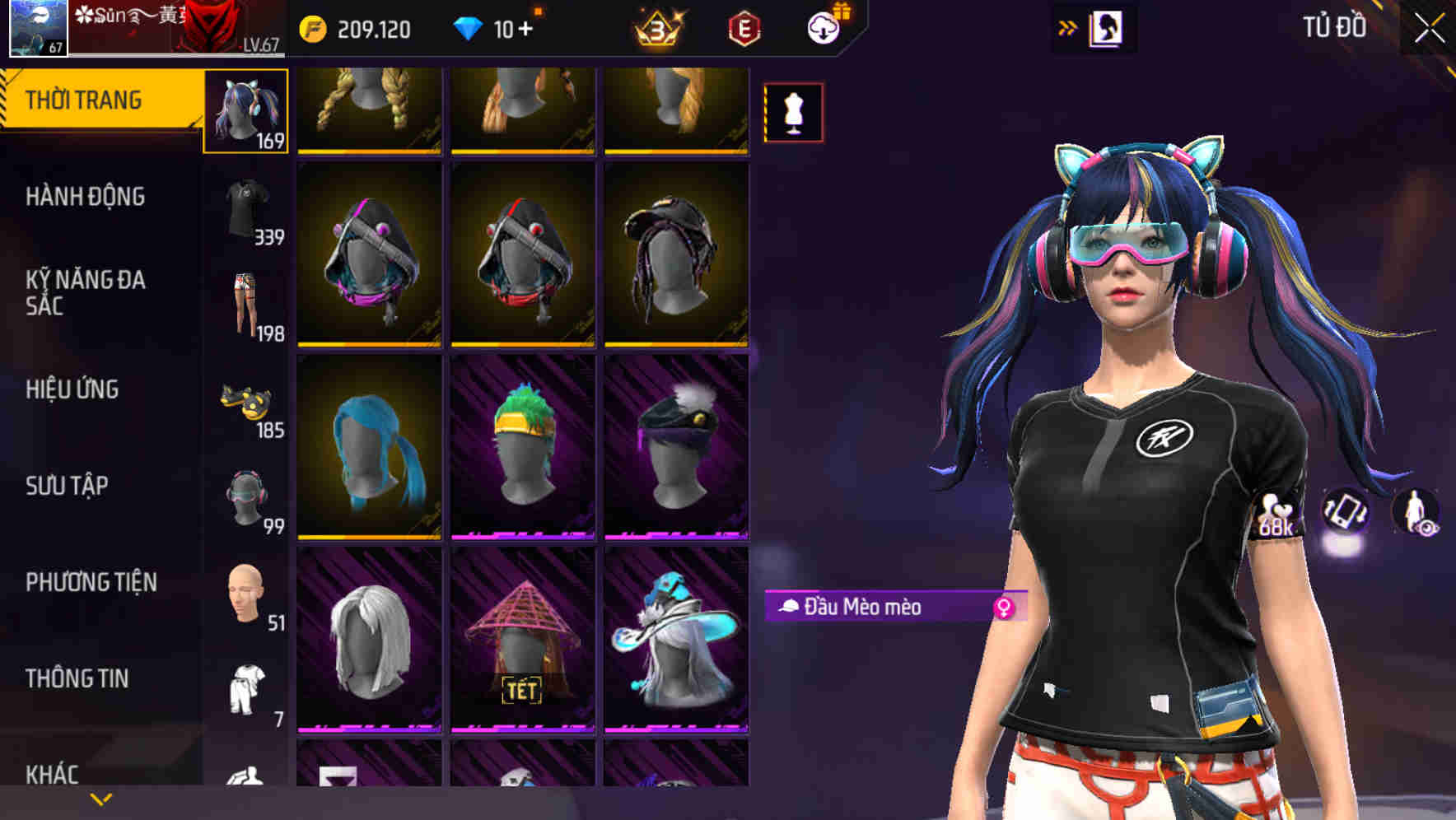This screenshot has height=820, width=1456.
Task: Select the outfit set category showing 7
Action: (x=245, y=686)
